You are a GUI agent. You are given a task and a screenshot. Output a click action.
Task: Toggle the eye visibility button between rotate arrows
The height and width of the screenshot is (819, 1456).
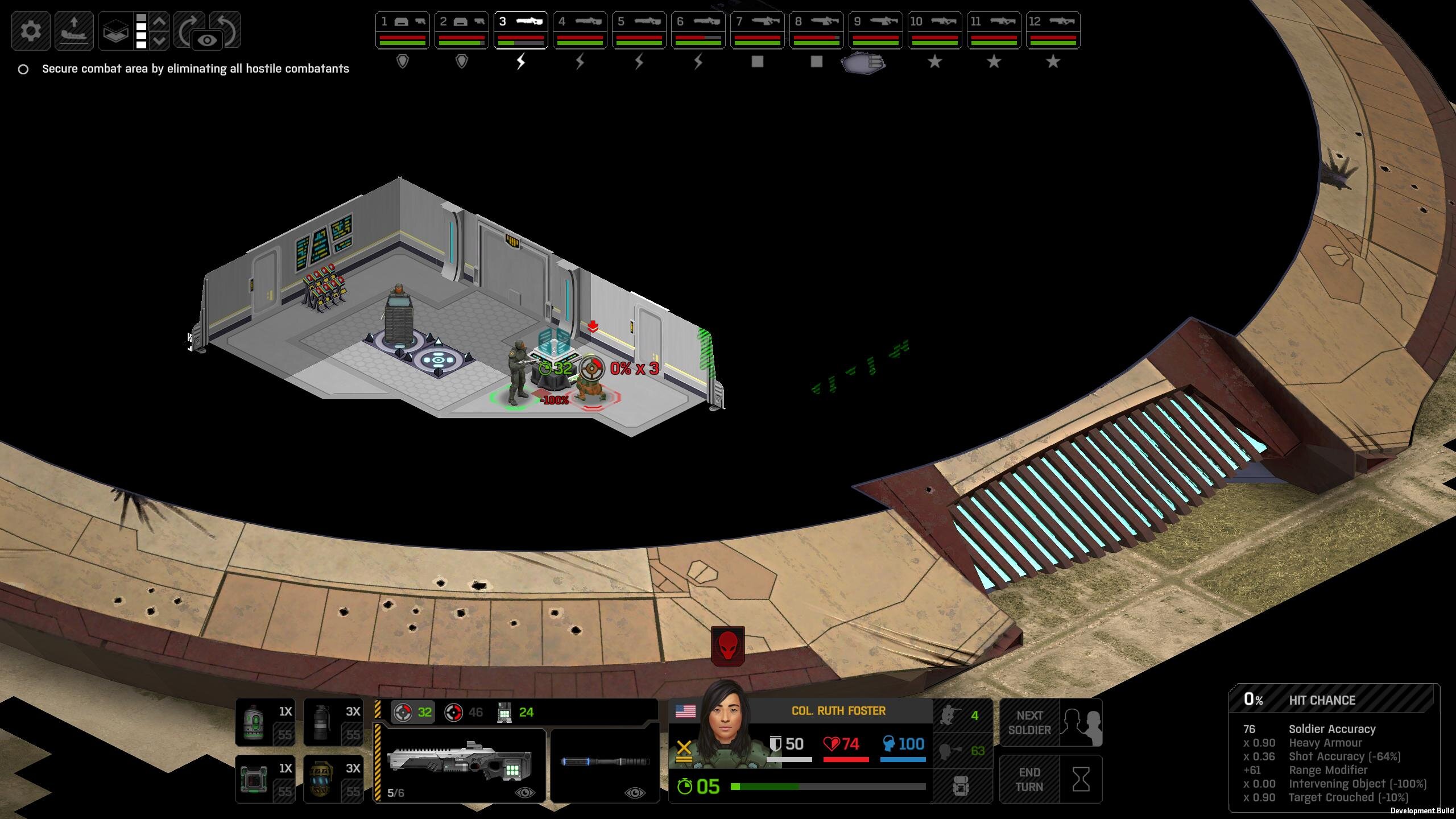coord(208,40)
